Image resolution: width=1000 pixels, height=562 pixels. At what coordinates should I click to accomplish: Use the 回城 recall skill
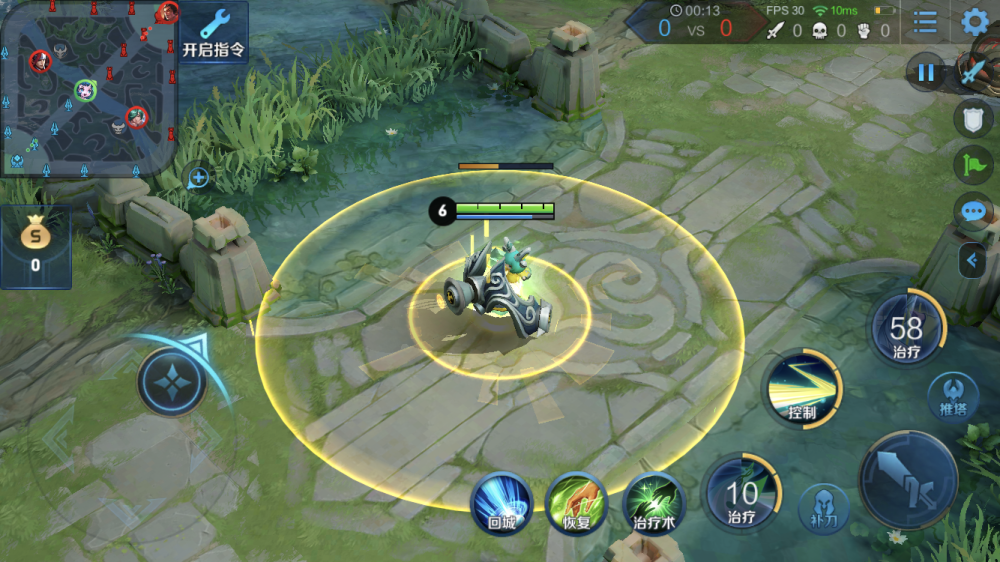tap(501, 503)
